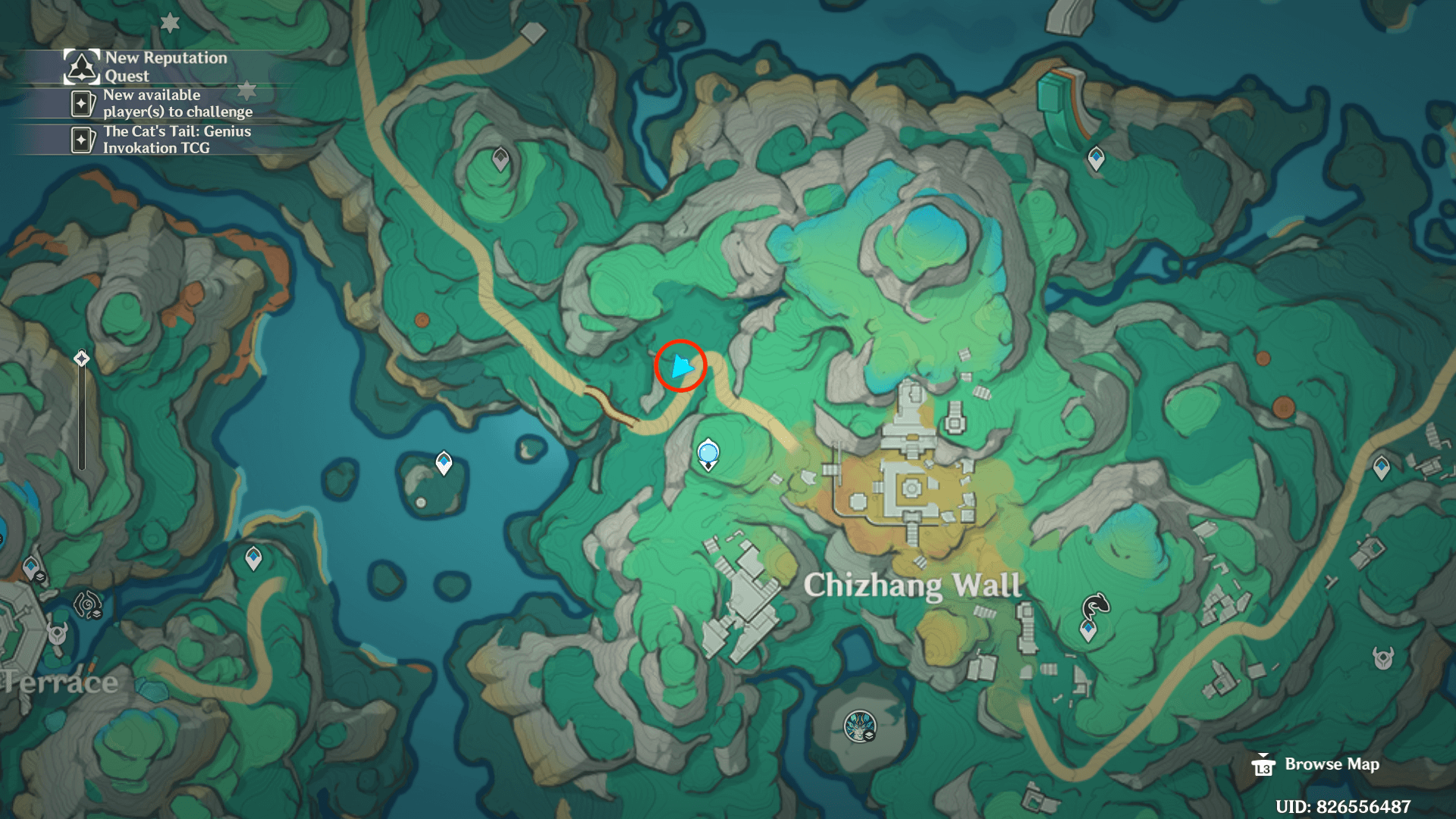Screen dimensions: 1456x819
Task: Open the New Reputation Quest notification
Action: [x=152, y=66]
